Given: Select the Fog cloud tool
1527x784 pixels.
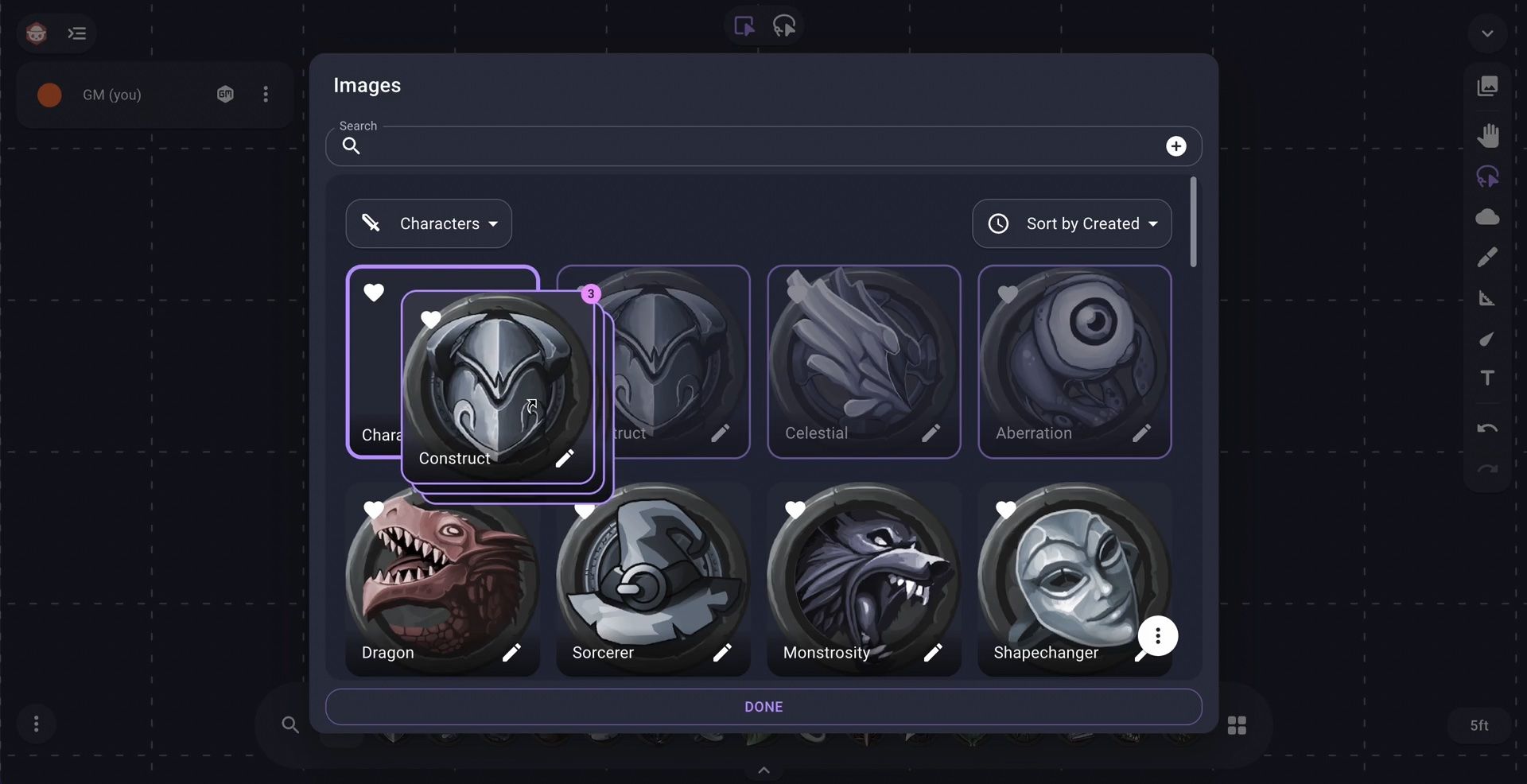Looking at the screenshot, I should (x=1487, y=216).
